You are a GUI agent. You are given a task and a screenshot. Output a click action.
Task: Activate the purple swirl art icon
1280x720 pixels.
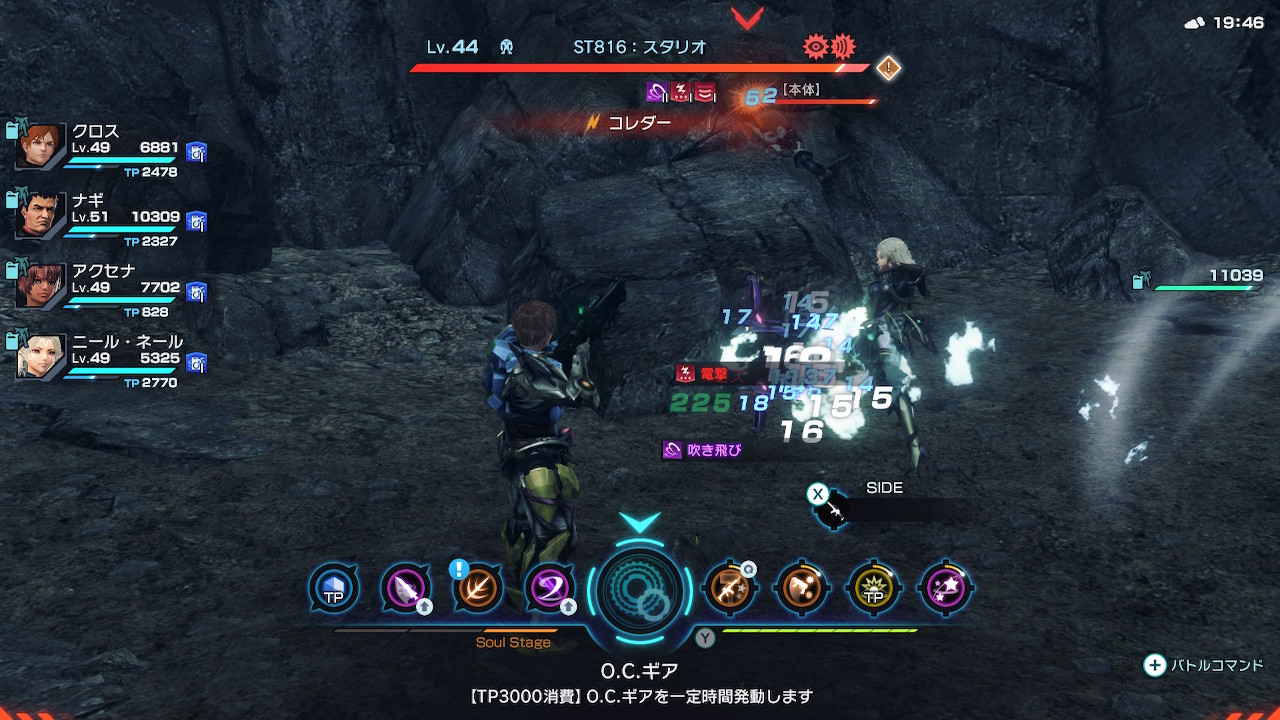[x=550, y=588]
